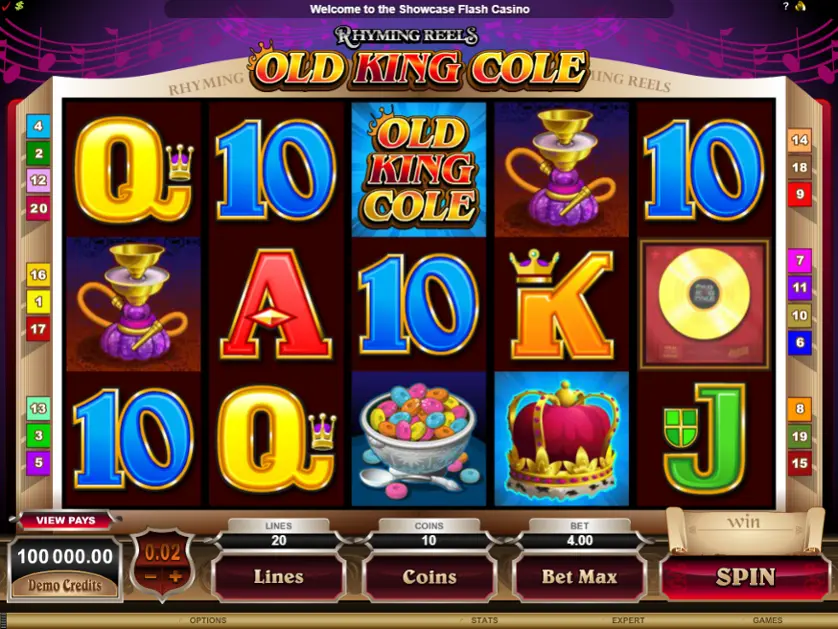838x629 pixels.
Task: Select payline marker 4
Action: click(x=38, y=126)
